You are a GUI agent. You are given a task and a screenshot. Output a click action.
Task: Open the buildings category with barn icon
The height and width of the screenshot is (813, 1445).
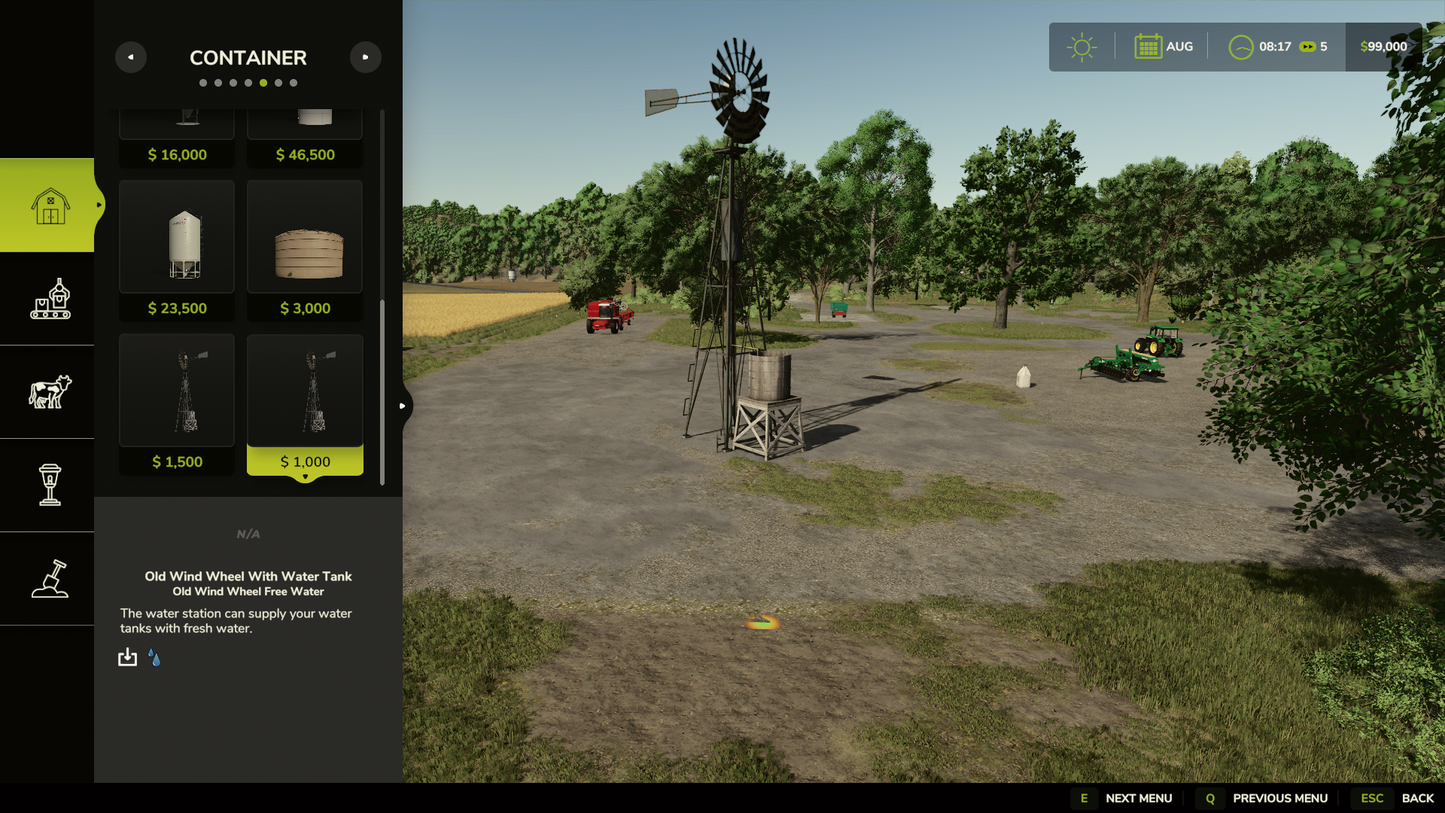pyautogui.click(x=49, y=206)
